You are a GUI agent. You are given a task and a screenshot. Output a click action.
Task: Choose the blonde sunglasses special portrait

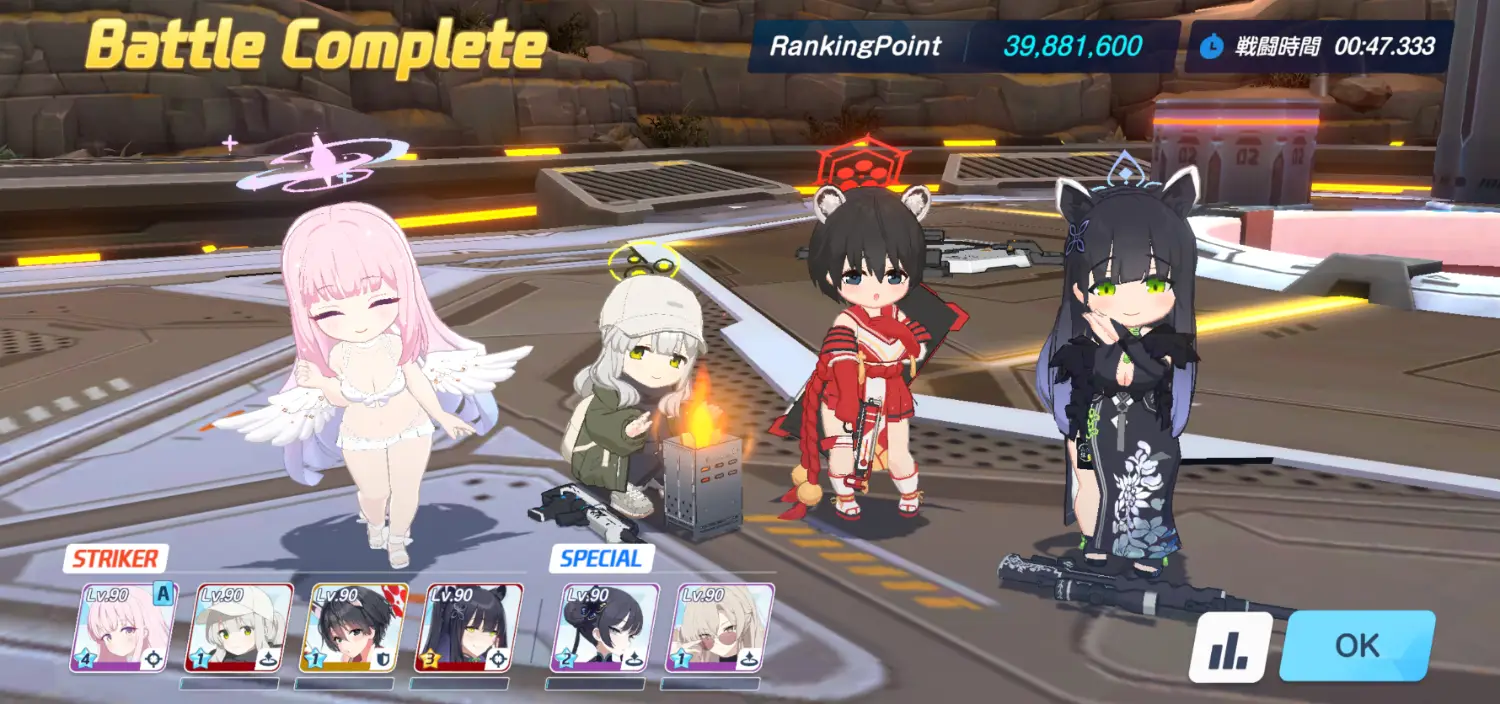click(712, 628)
